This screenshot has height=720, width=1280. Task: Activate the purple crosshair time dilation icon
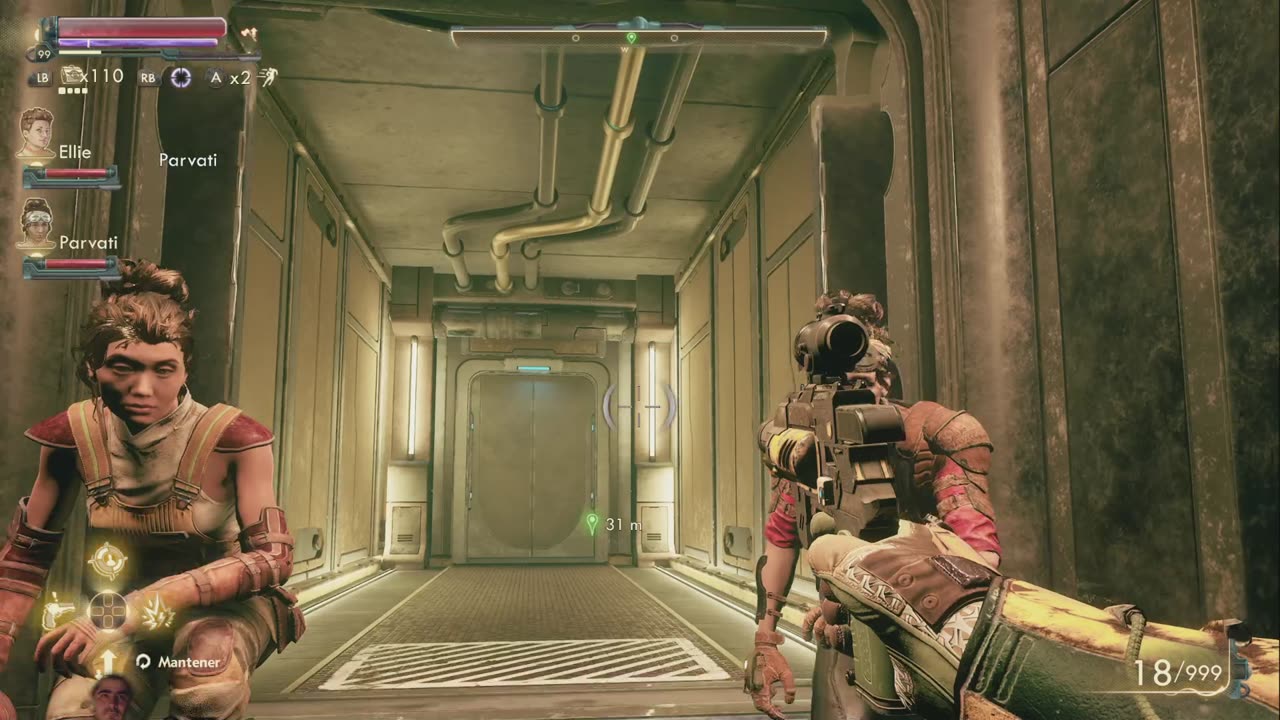coord(180,77)
